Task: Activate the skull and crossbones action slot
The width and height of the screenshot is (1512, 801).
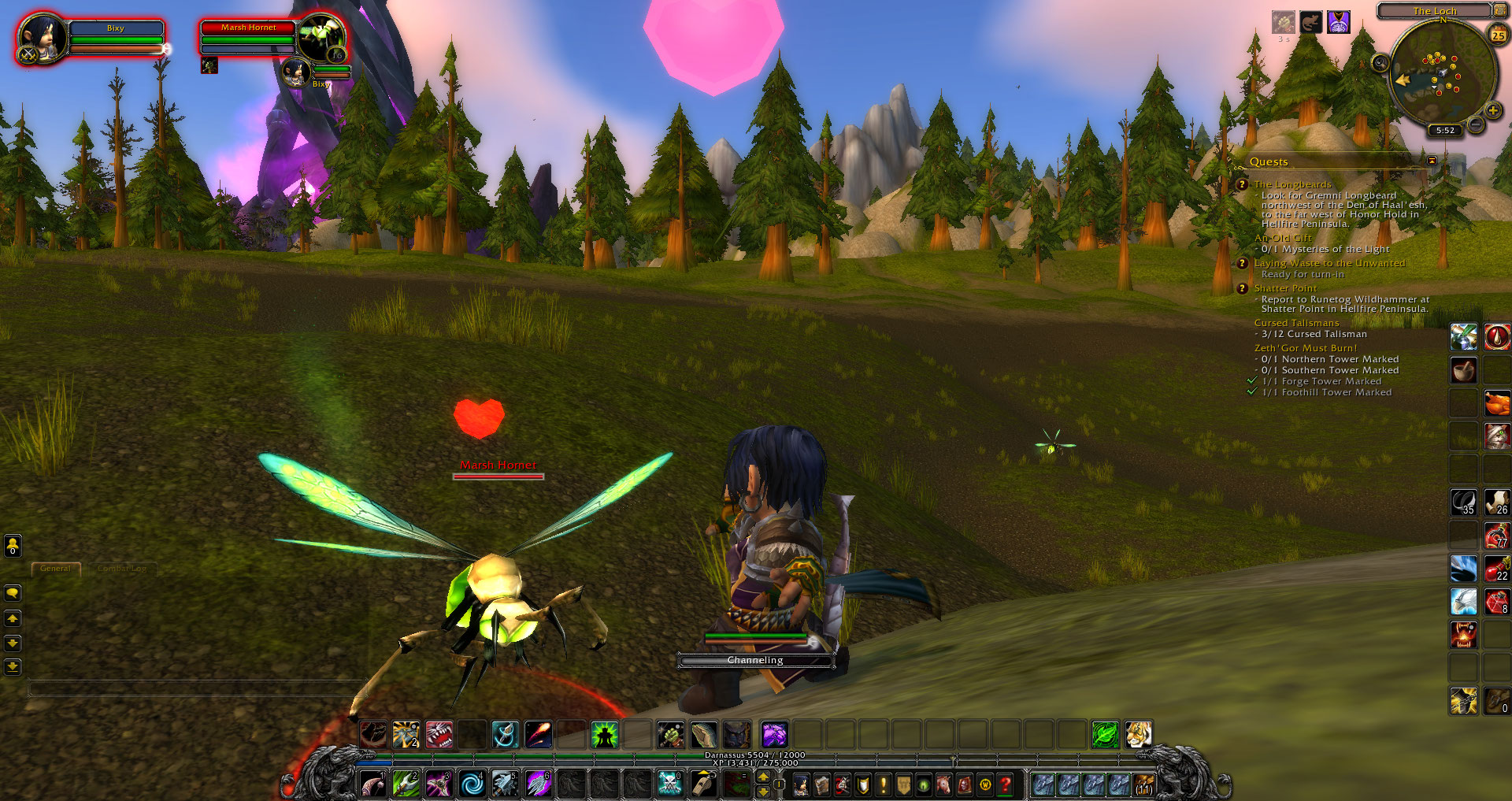Action: point(669,784)
